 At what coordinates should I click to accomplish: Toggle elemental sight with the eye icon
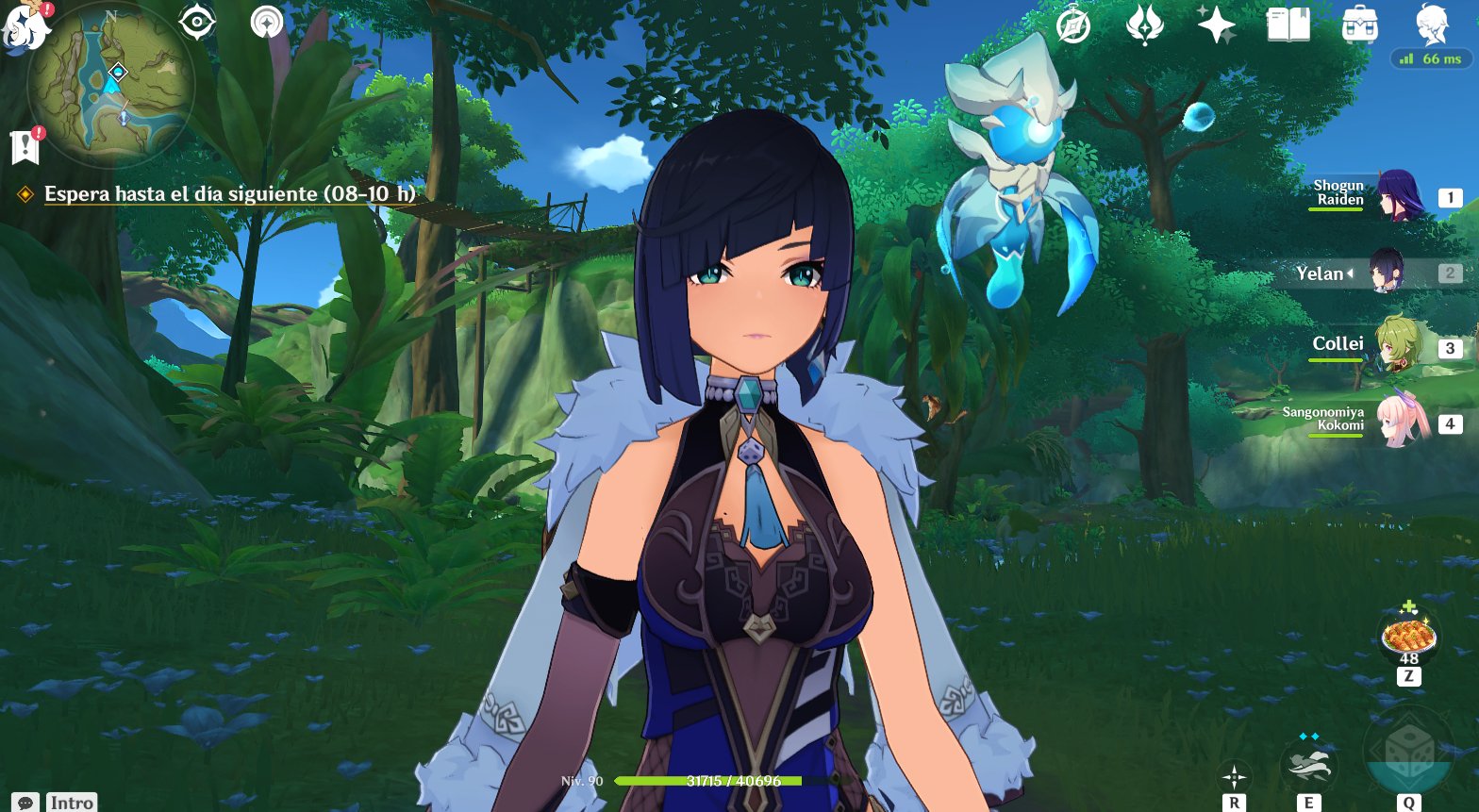(x=197, y=21)
